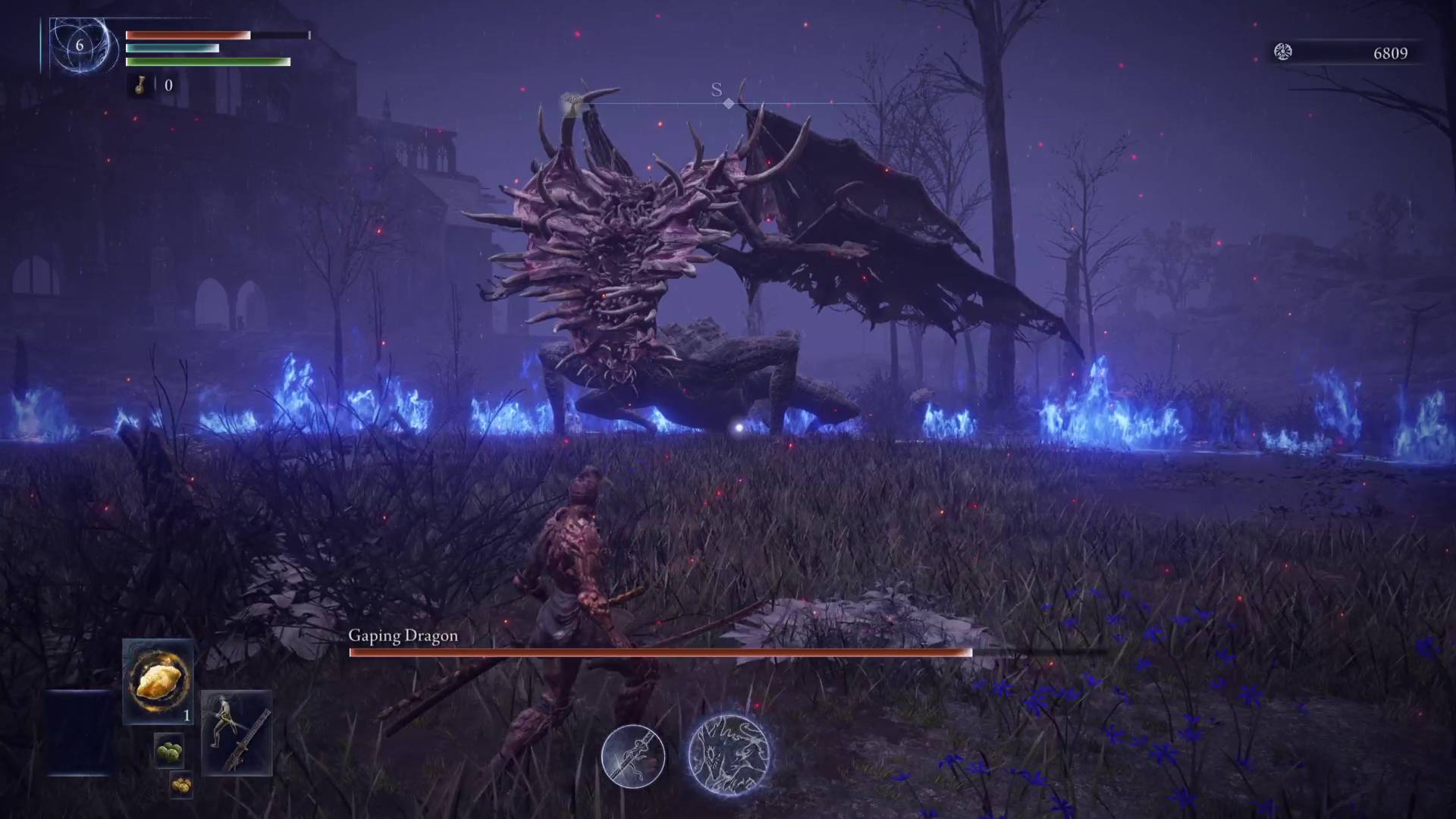Select the golden item in the quick slot
Viewport: 1456px width, 819px height.
click(158, 679)
